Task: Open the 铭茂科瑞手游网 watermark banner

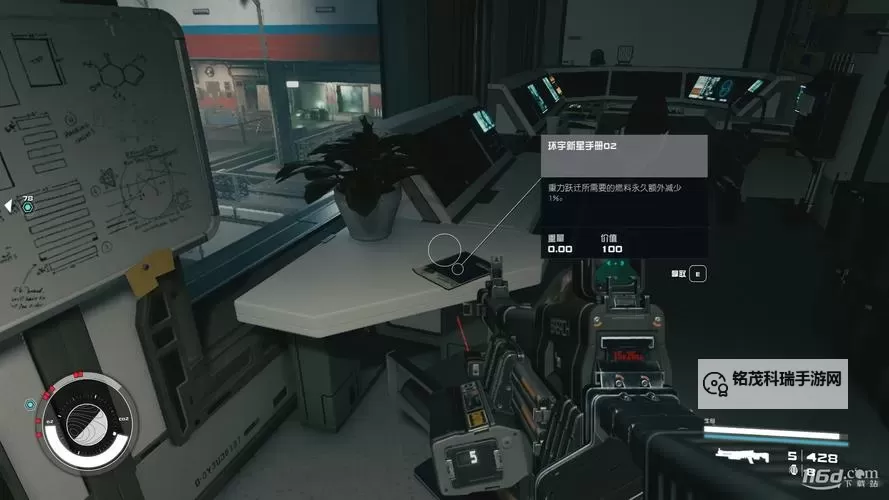Action: pyautogui.click(x=773, y=383)
